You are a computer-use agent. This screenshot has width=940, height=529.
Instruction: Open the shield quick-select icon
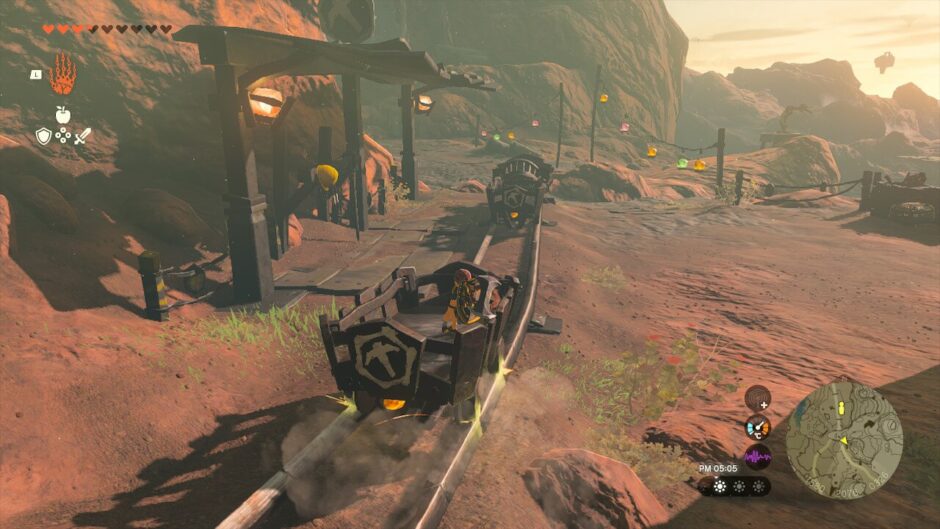[43, 135]
